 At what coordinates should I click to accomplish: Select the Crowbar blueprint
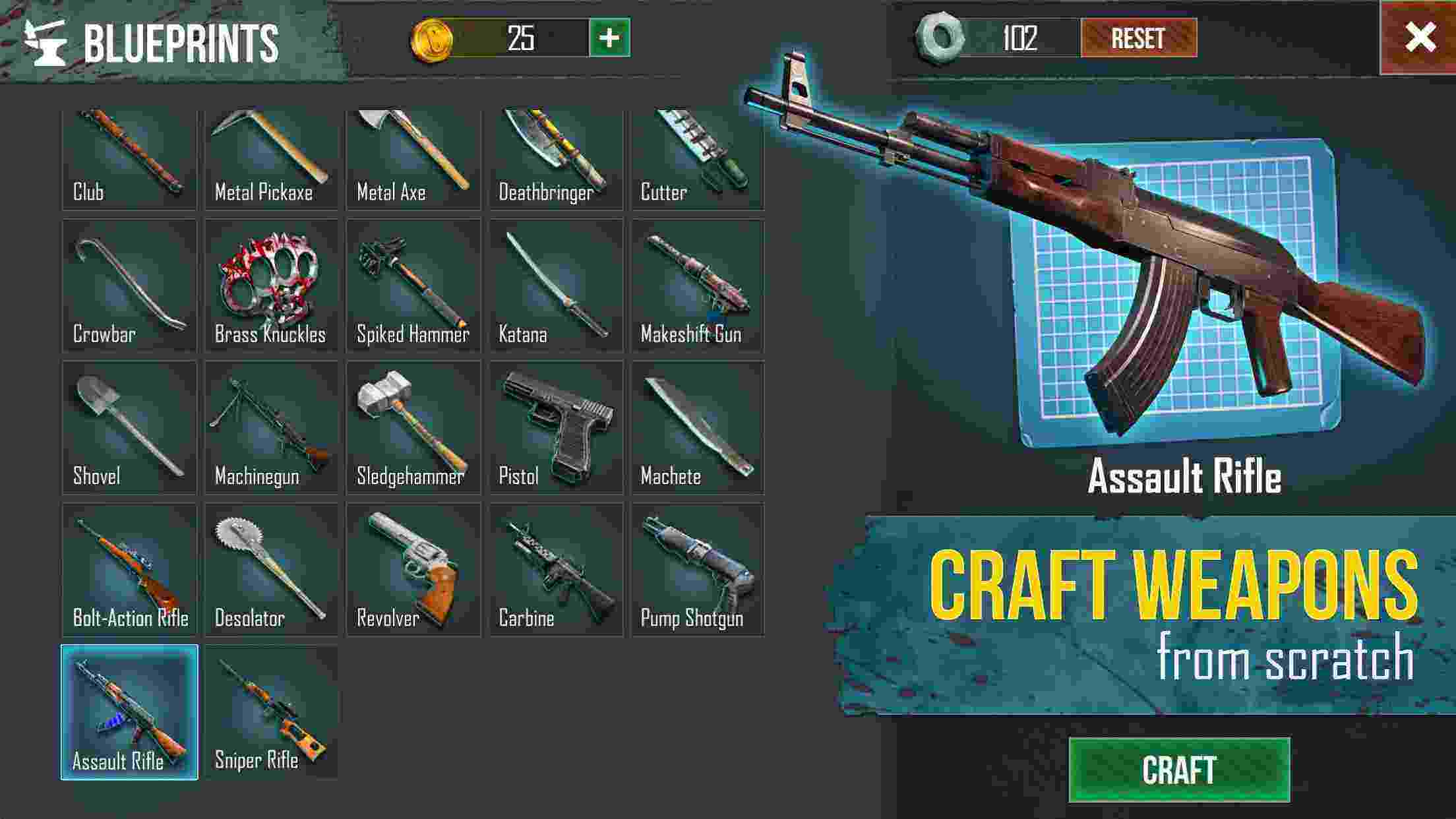pos(130,286)
